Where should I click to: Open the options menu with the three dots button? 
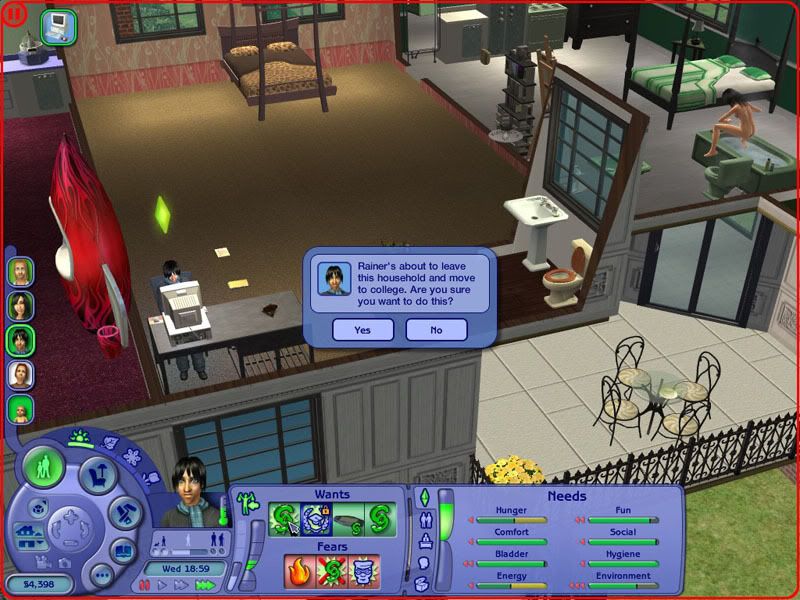(x=100, y=575)
